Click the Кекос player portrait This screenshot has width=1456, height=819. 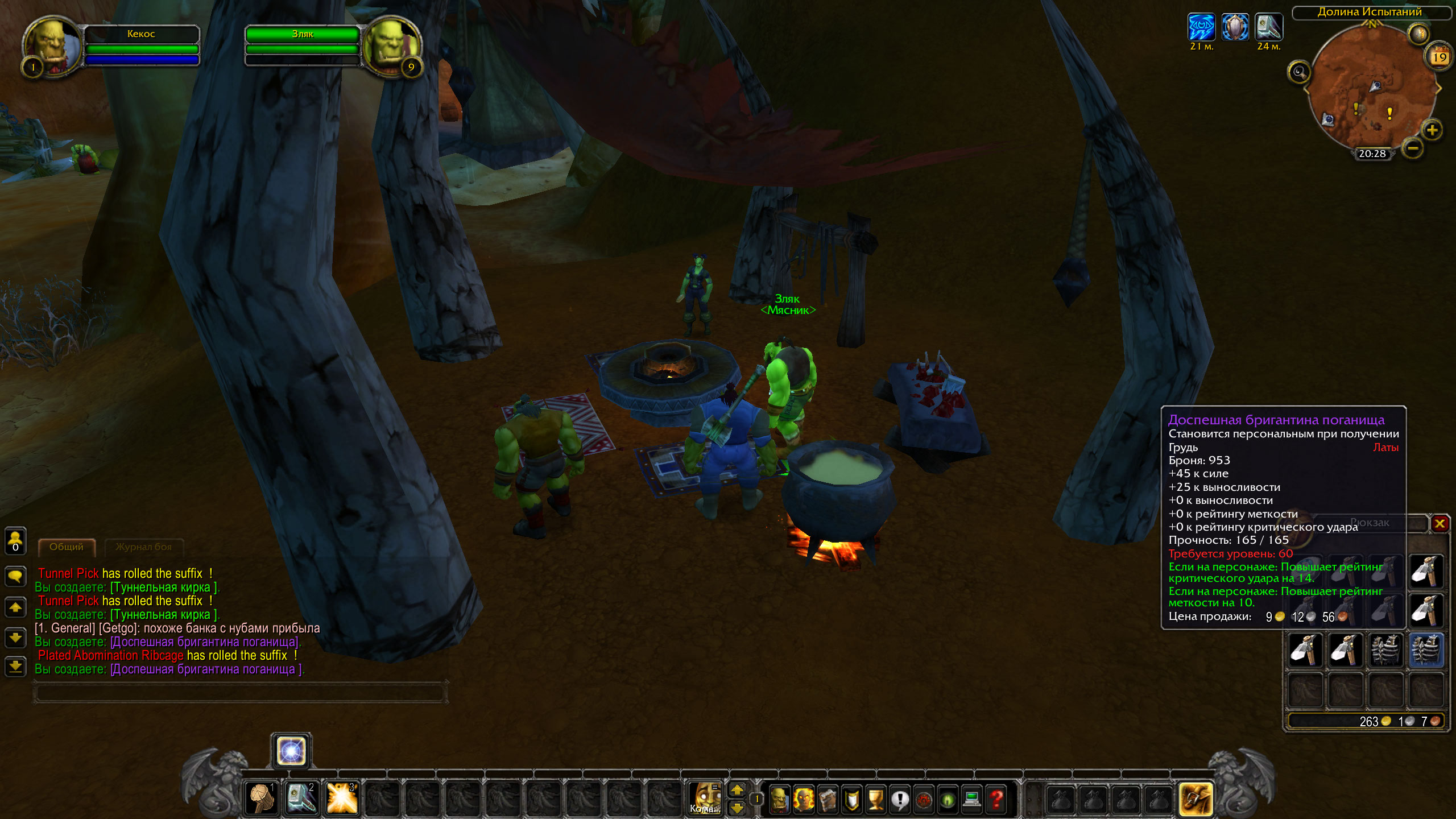point(52,47)
